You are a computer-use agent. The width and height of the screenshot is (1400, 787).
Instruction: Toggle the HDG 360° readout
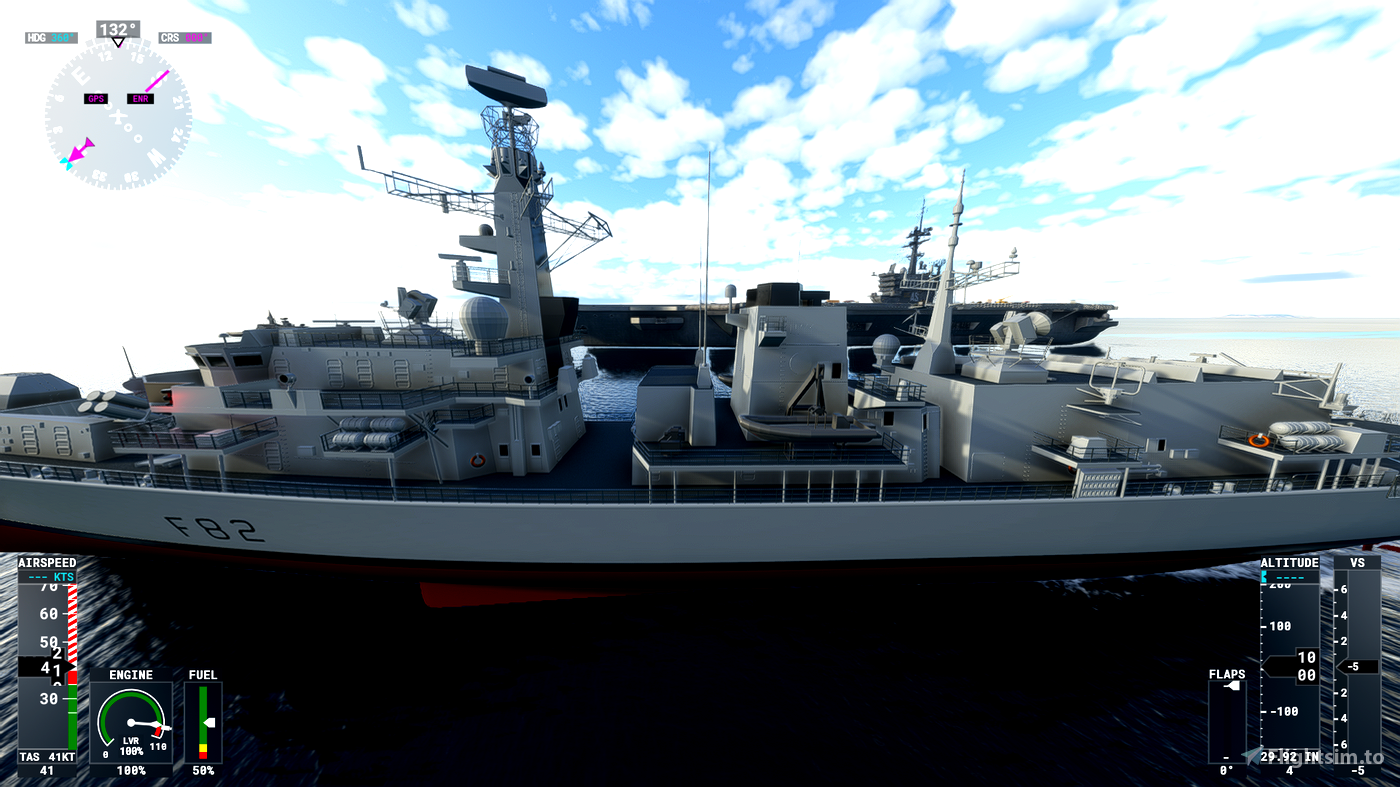tap(49, 36)
